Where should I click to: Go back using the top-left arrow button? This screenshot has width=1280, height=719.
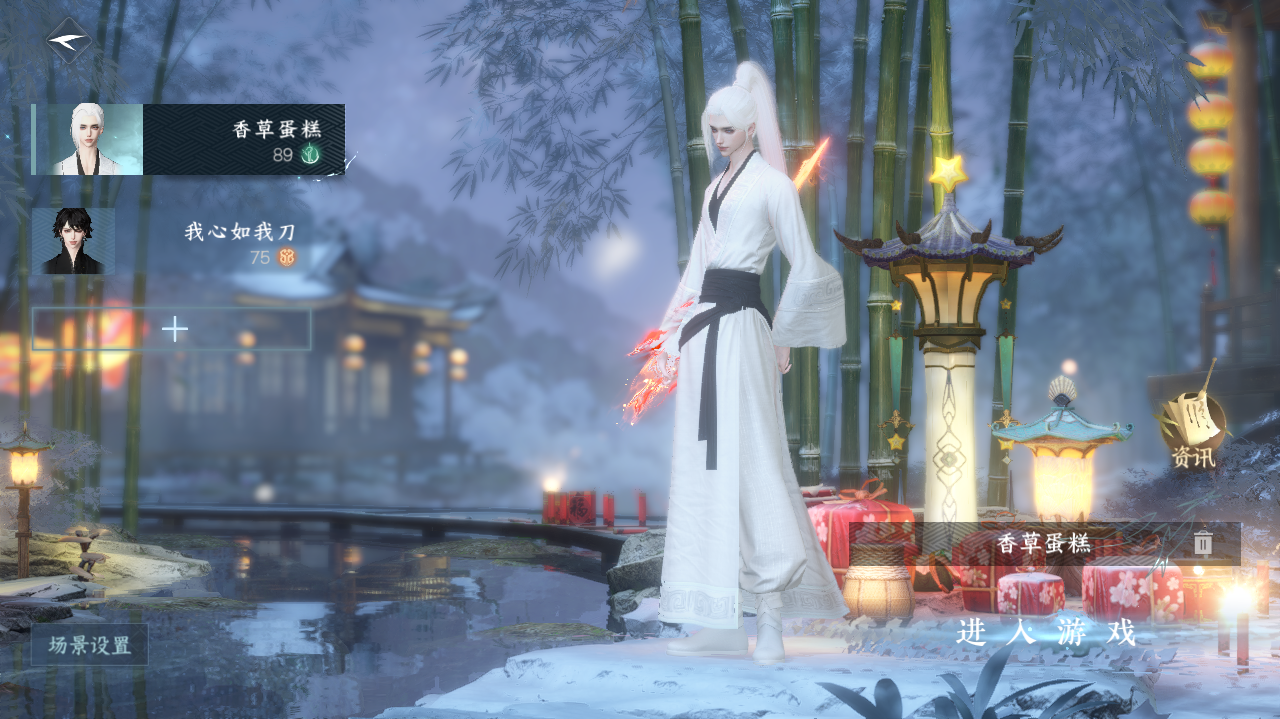tap(68, 40)
